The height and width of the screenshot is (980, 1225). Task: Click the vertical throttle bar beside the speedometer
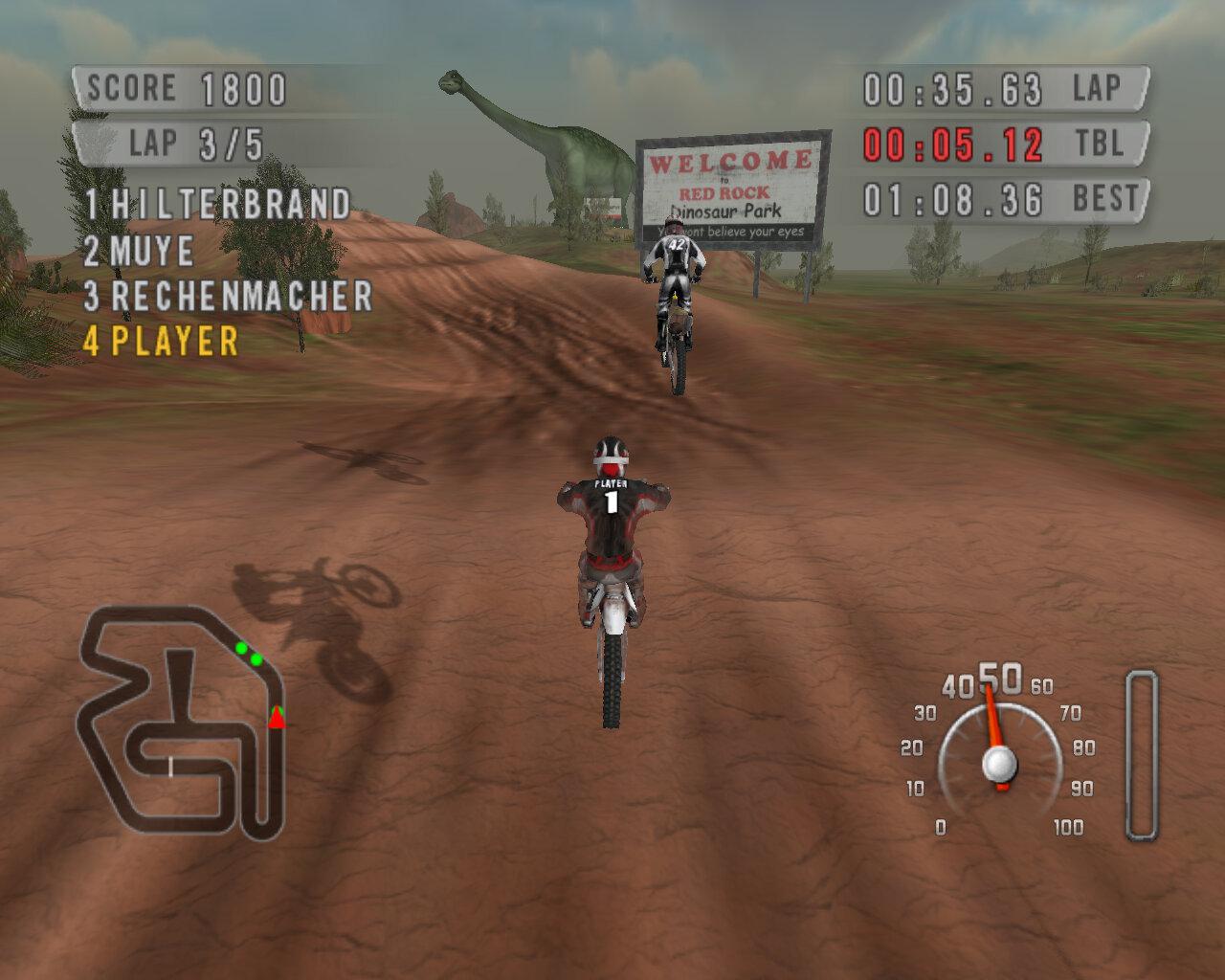(1139, 756)
